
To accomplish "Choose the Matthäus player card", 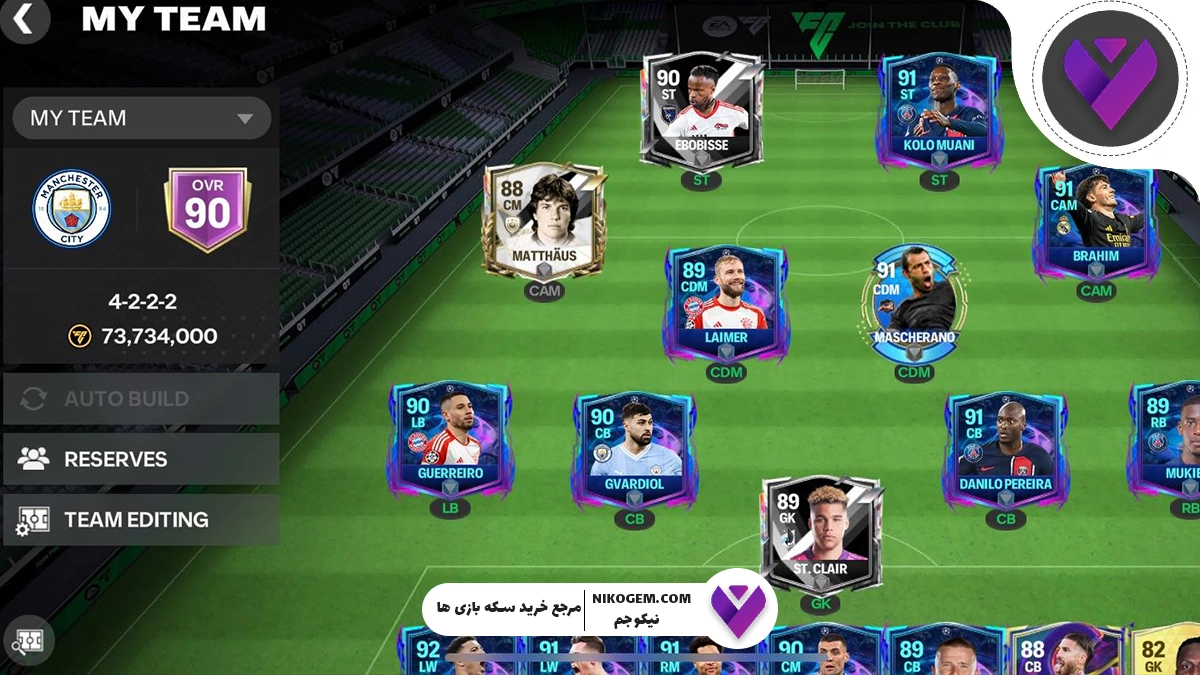I will click(544, 220).
